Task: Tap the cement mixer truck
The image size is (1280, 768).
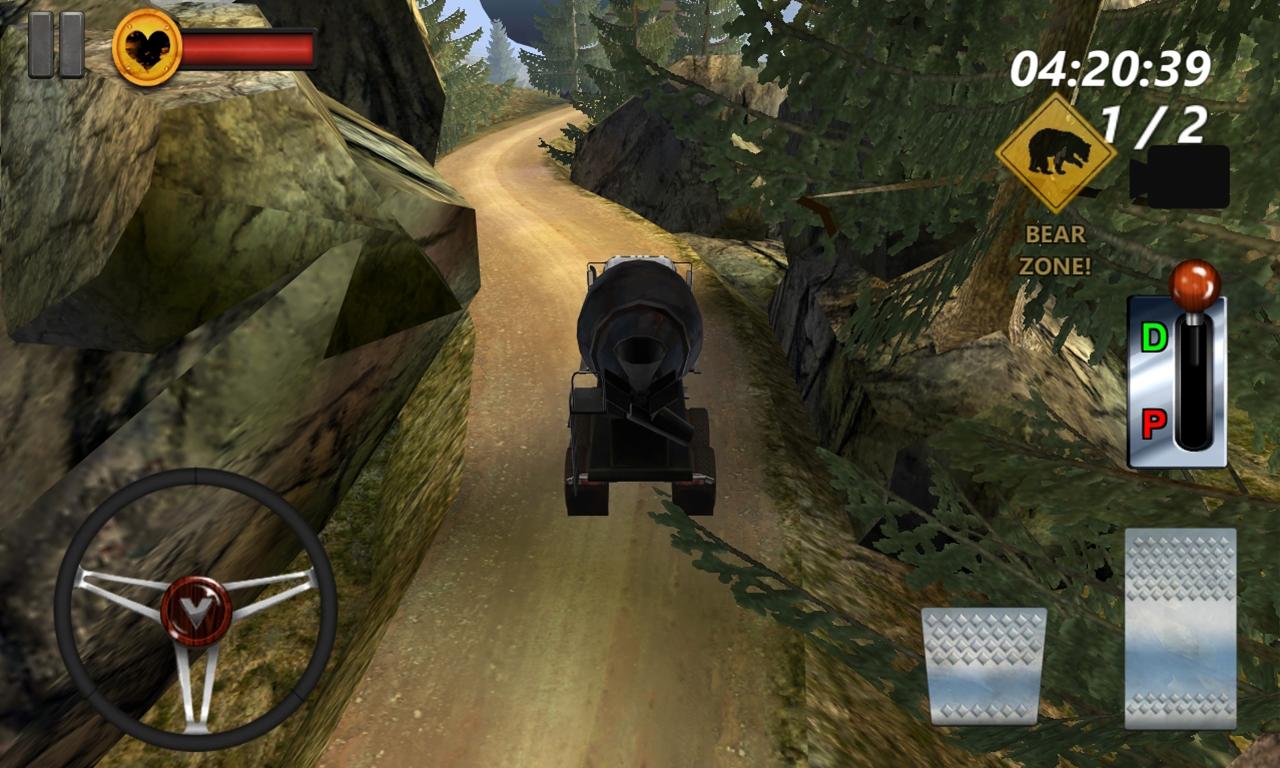Action: (x=640, y=380)
